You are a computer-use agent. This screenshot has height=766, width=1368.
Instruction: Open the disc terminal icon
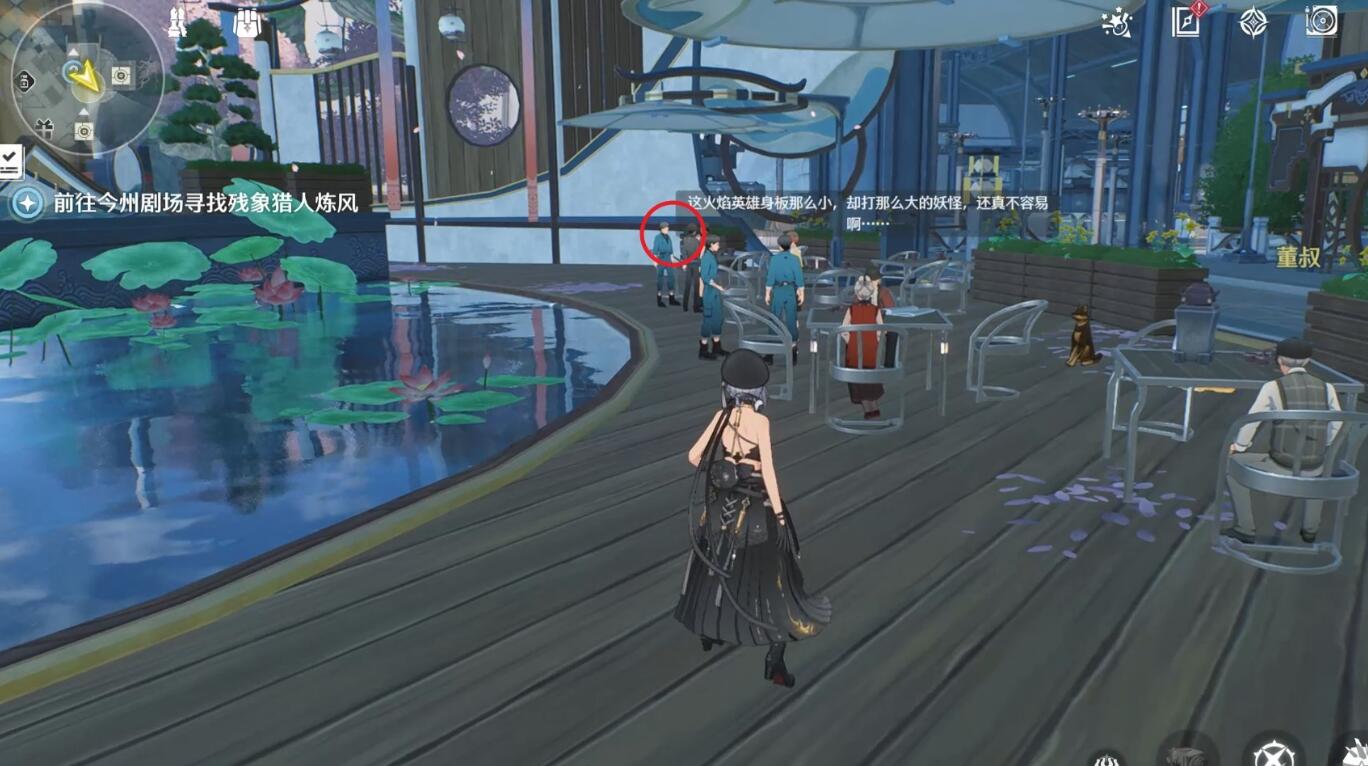(1321, 21)
